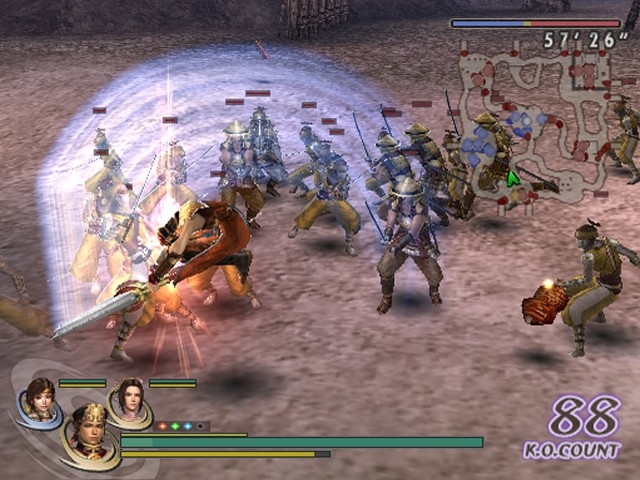Image resolution: width=640 pixels, height=480 pixels.
Task: Click the green diamond gem indicator
Action: [174, 426]
